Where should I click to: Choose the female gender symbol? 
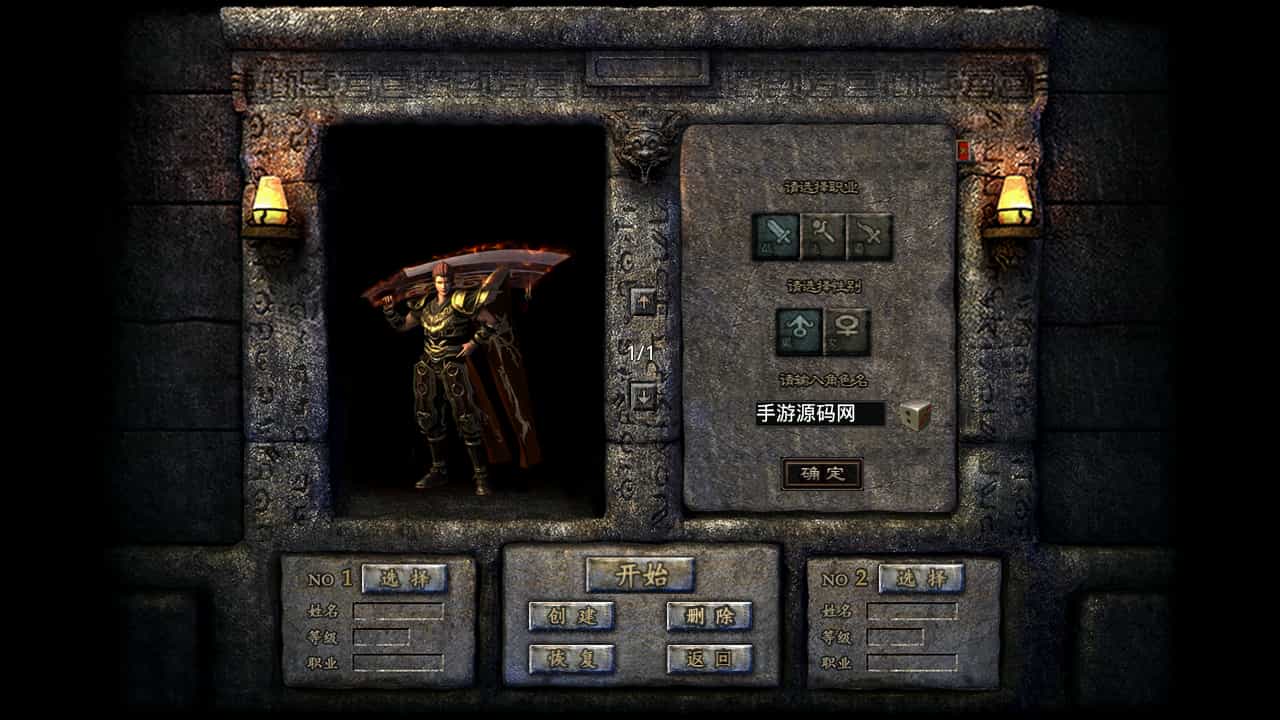[846, 331]
